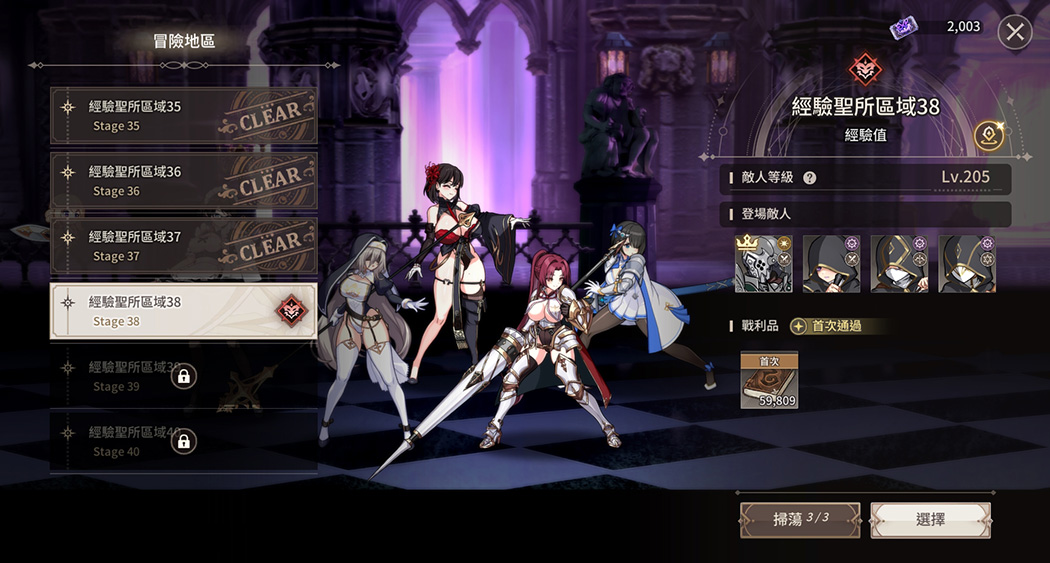Tap the 掃蕩 sweep button

[x=799, y=520]
